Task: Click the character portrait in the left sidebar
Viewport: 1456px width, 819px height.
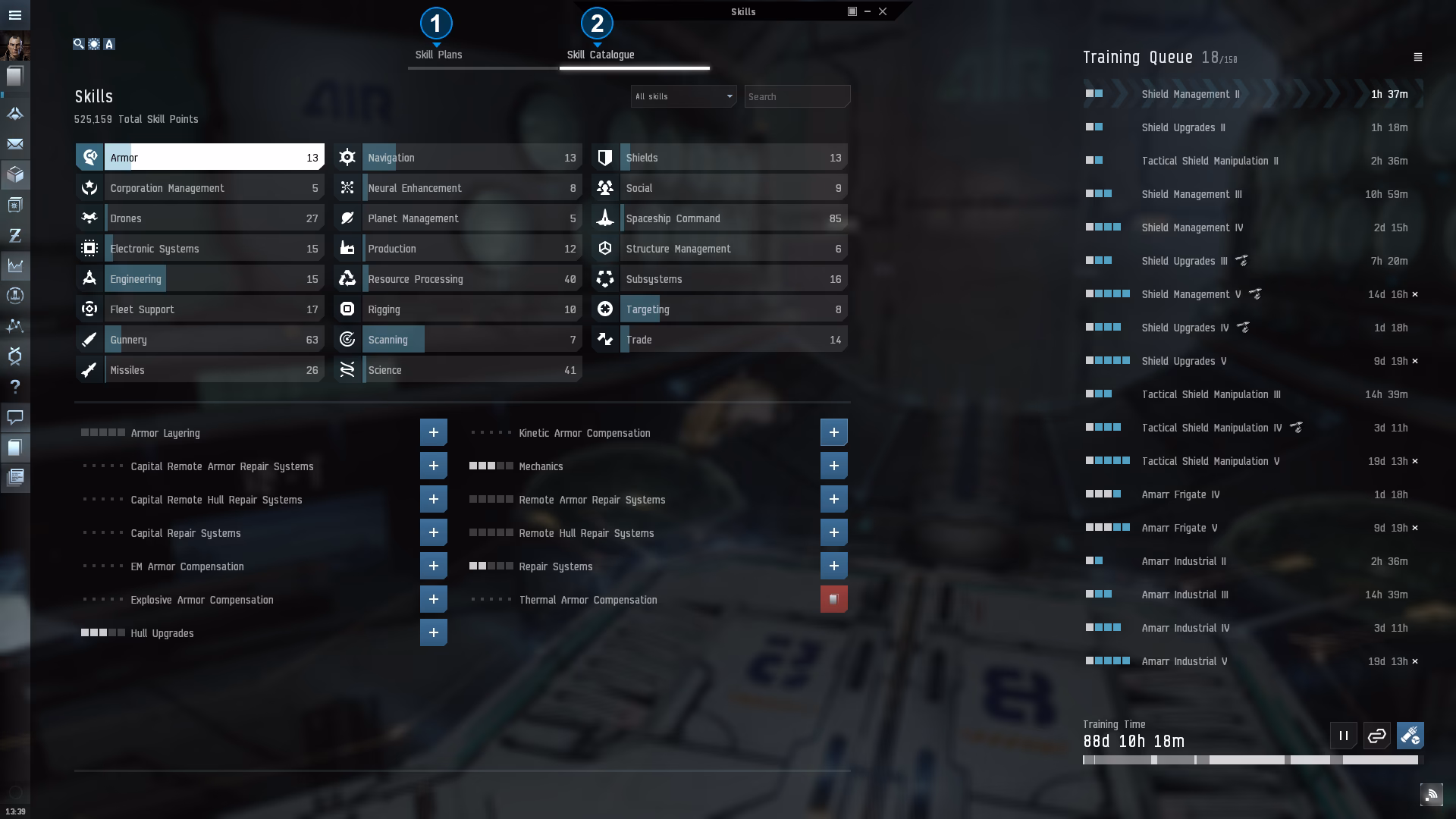Action: point(15,44)
